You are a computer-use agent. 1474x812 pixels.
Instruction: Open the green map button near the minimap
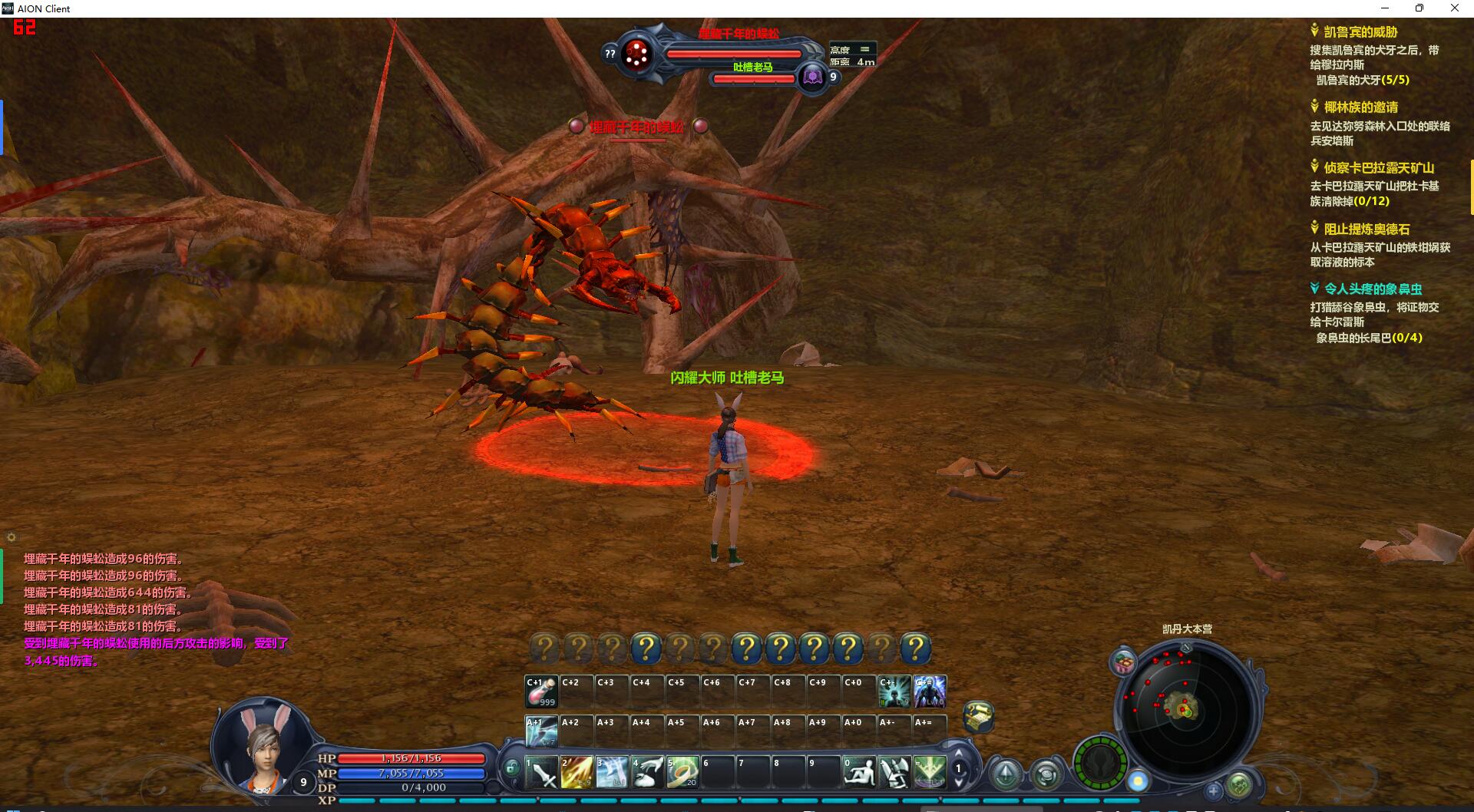pos(1239,784)
